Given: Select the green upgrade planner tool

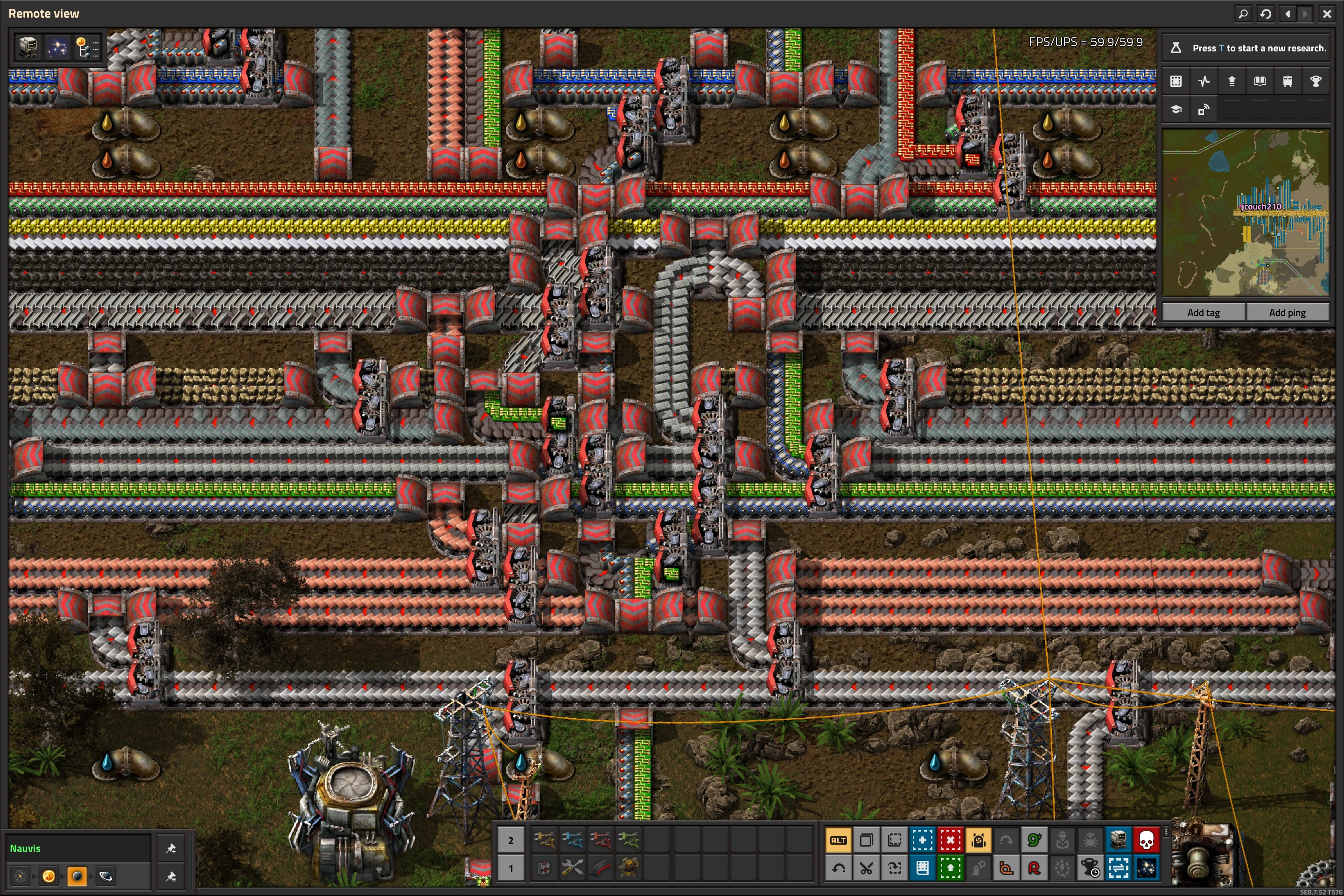Looking at the screenshot, I should point(950,868).
